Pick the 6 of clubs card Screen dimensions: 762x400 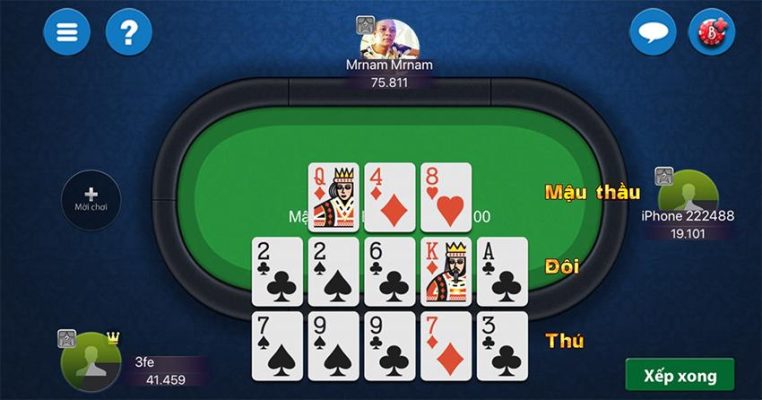tap(389, 271)
